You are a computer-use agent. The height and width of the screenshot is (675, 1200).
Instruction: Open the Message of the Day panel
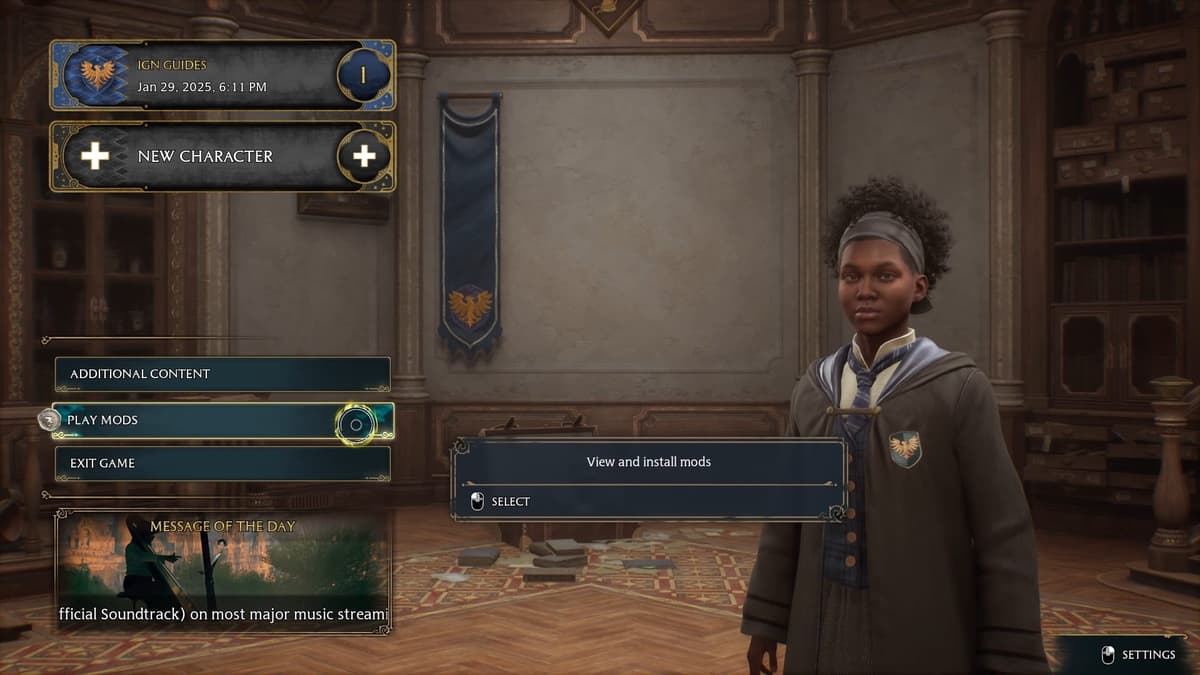pyautogui.click(x=222, y=571)
